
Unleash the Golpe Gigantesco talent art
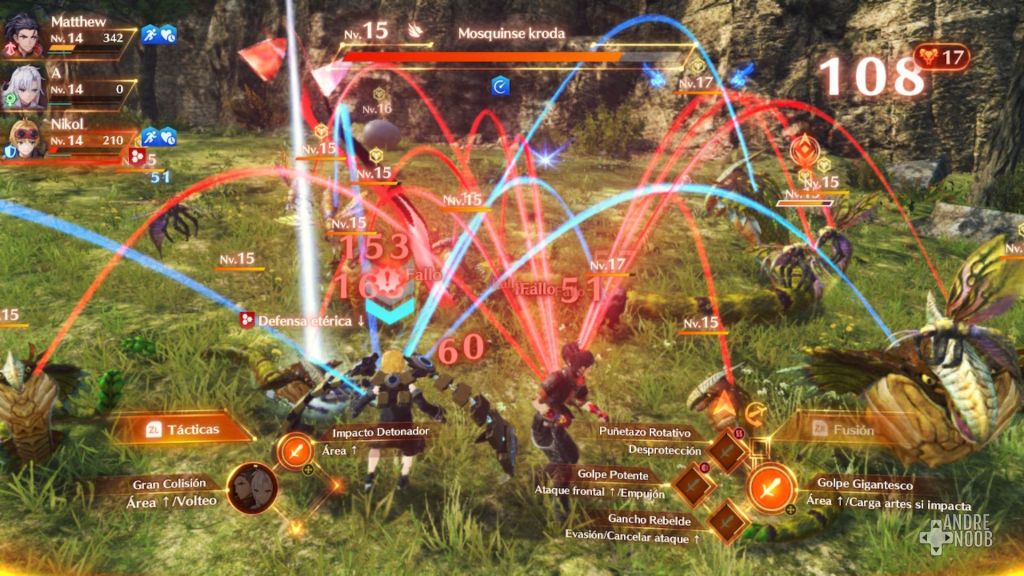point(771,488)
